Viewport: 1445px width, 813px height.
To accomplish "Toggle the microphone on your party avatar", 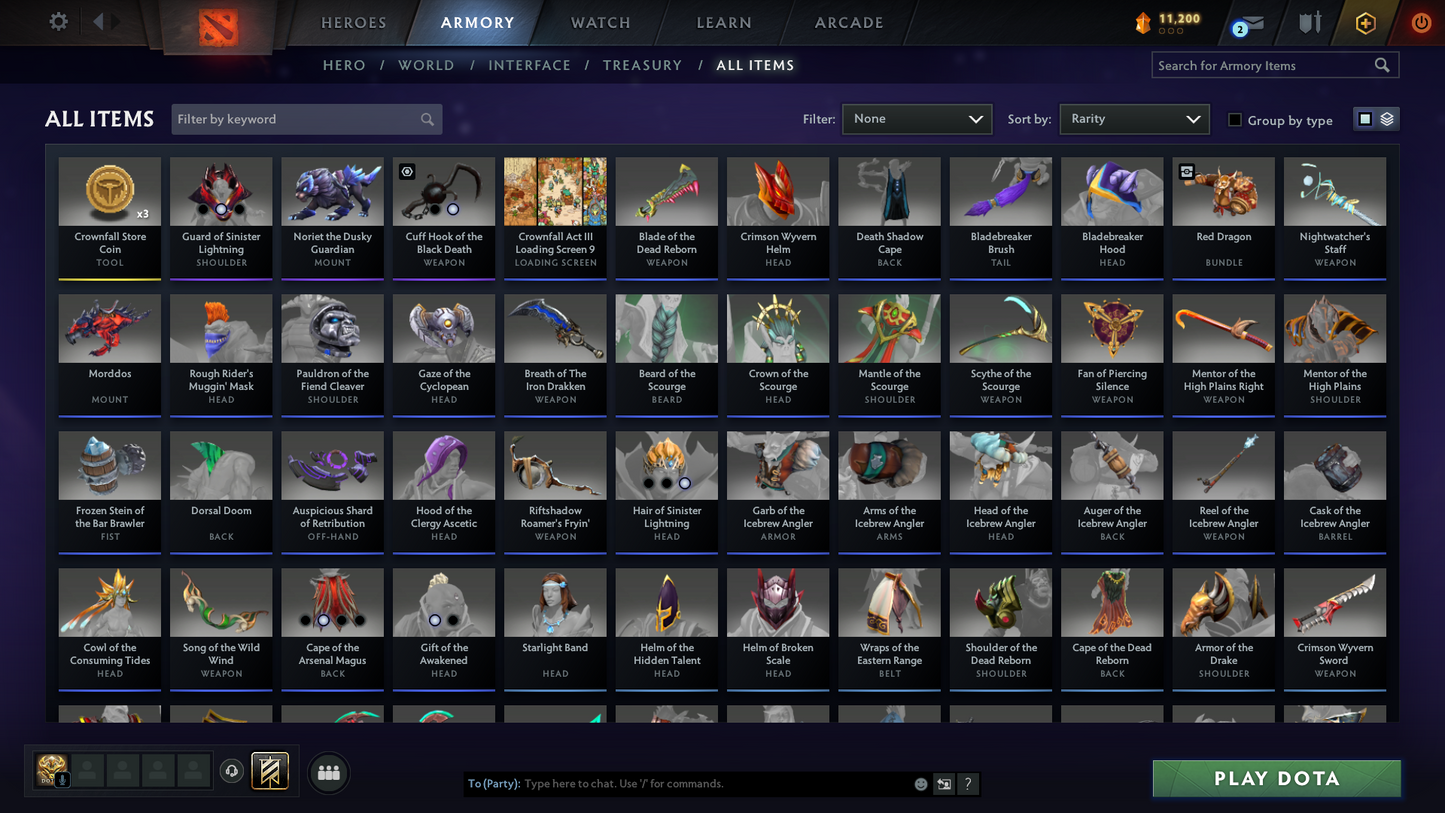I will tap(63, 779).
